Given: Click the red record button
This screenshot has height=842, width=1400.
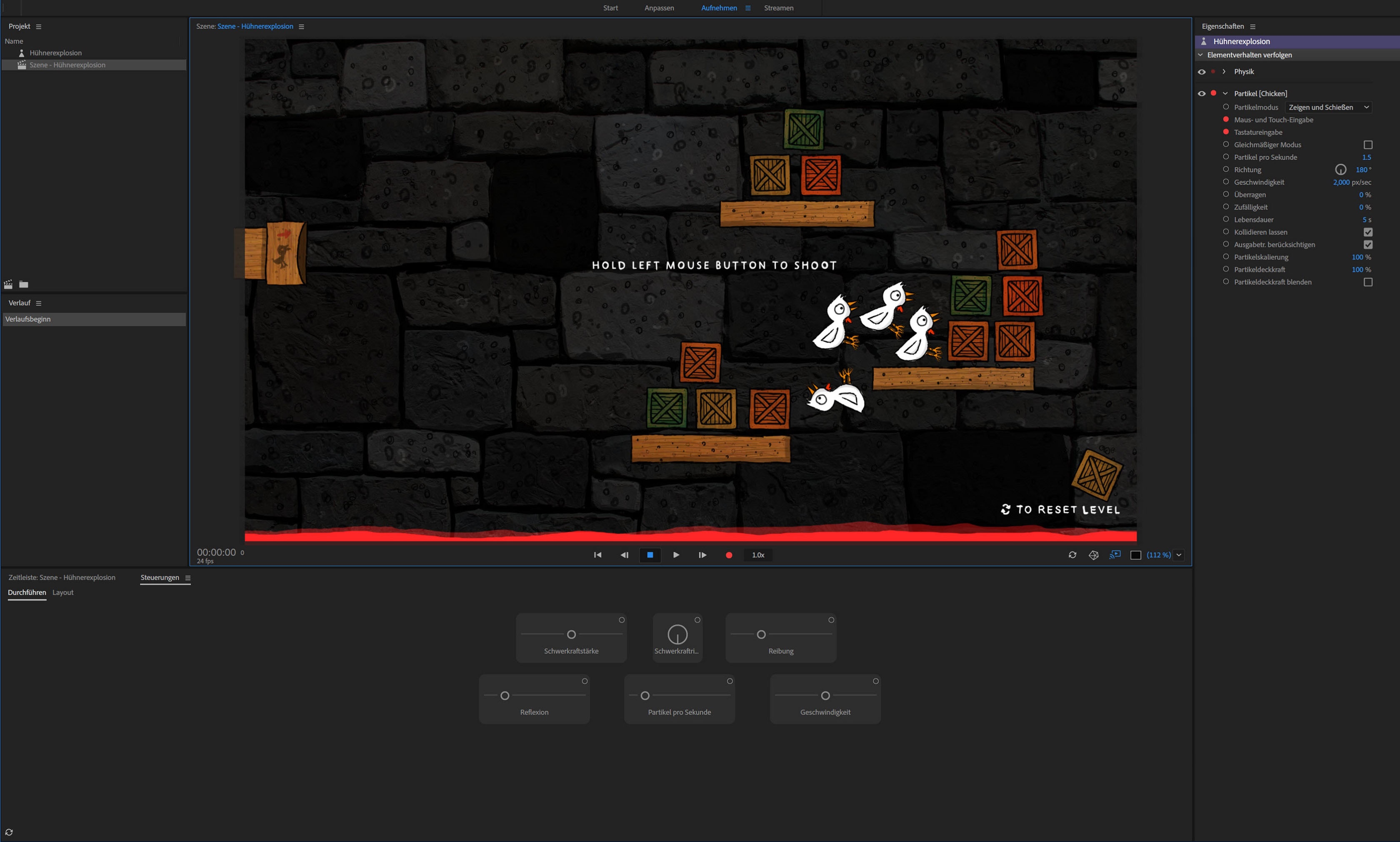Looking at the screenshot, I should pyautogui.click(x=729, y=555).
